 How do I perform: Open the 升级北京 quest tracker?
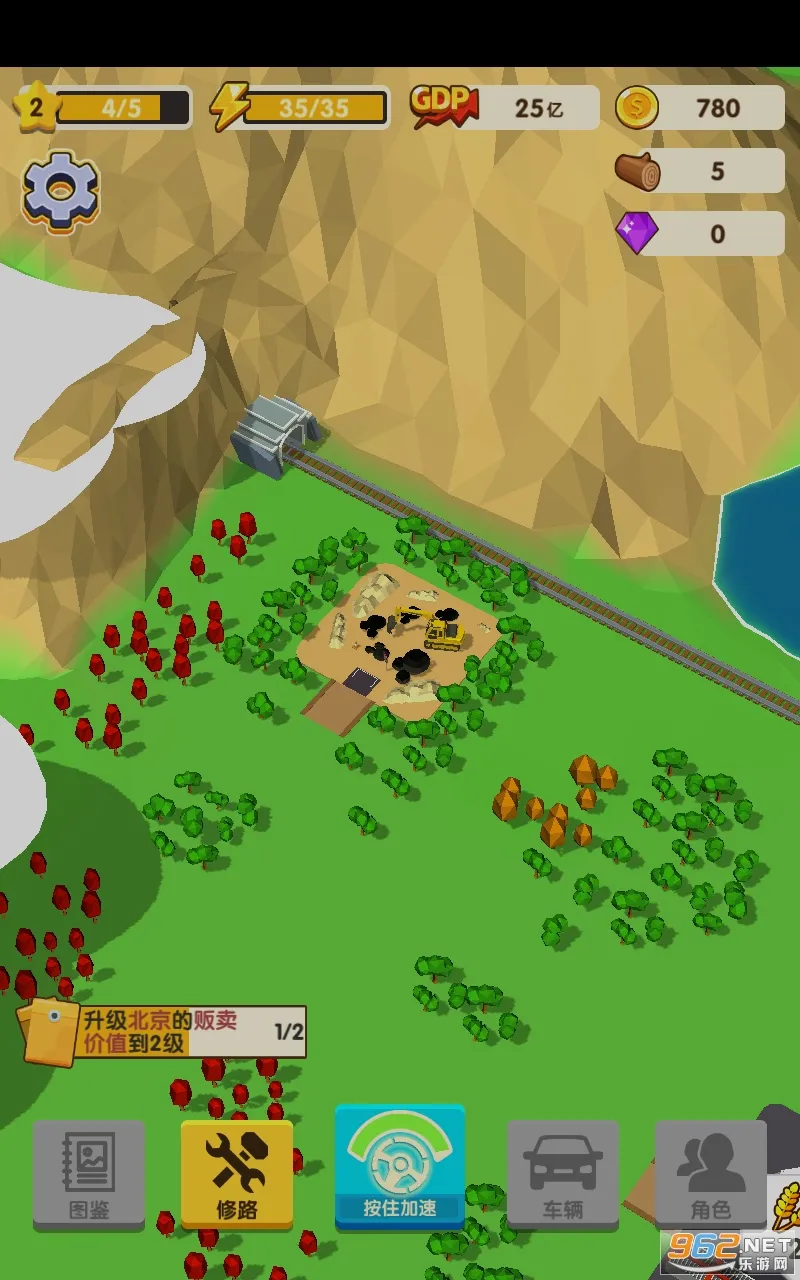[165, 1032]
